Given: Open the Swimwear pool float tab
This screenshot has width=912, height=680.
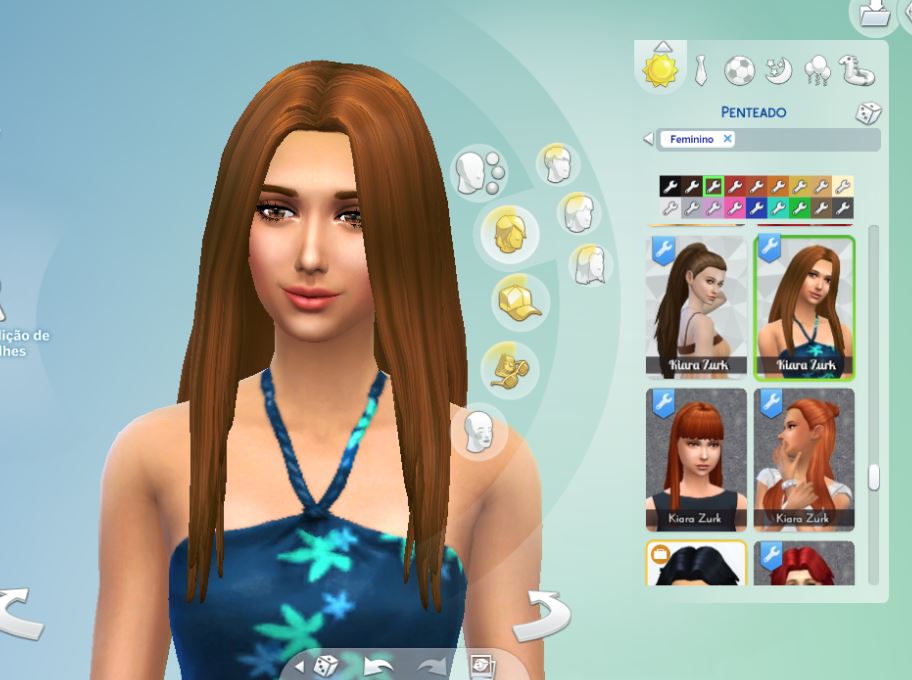Looking at the screenshot, I should coord(857,70).
